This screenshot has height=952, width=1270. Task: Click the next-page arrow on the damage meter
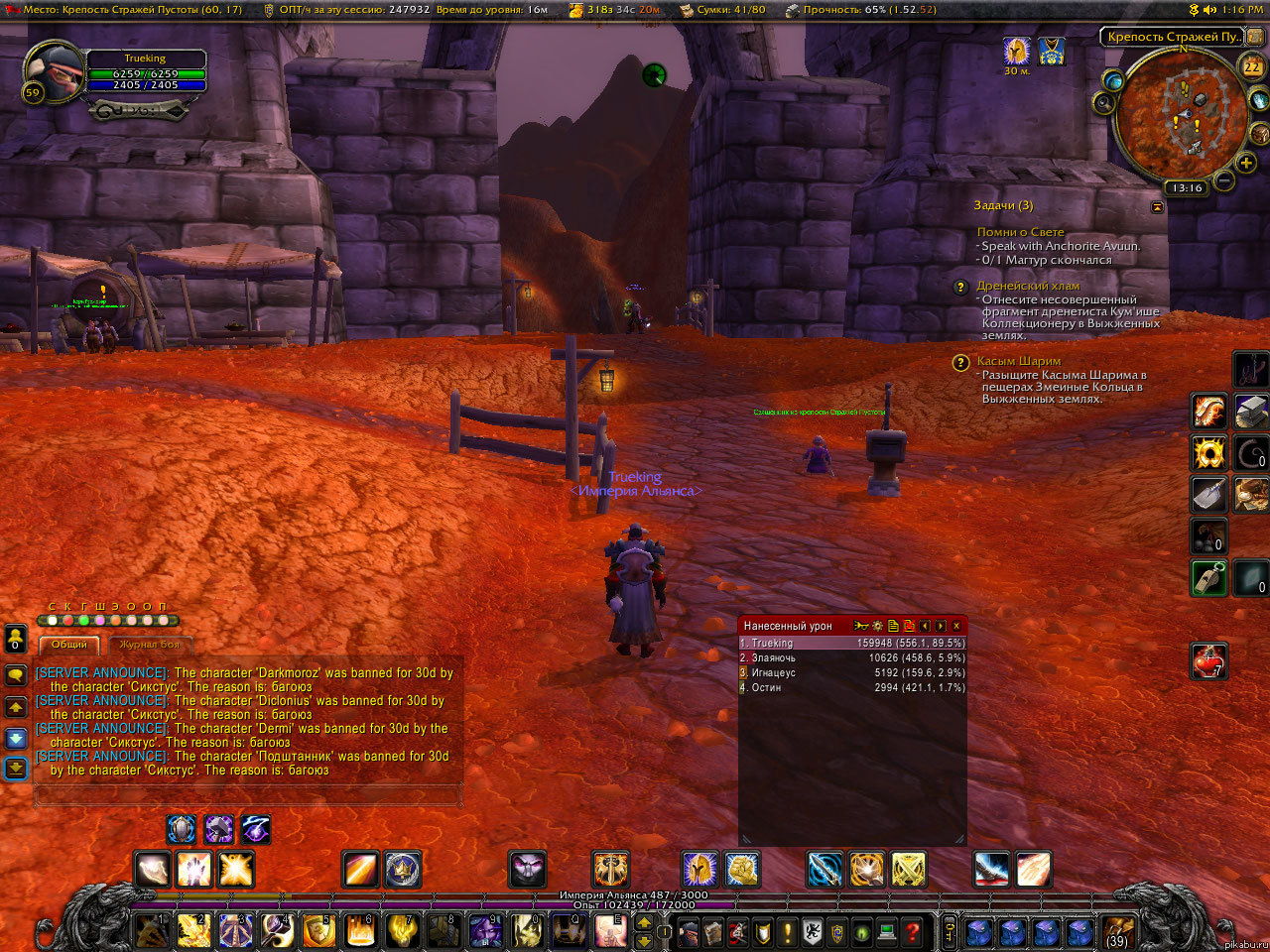coord(939,627)
